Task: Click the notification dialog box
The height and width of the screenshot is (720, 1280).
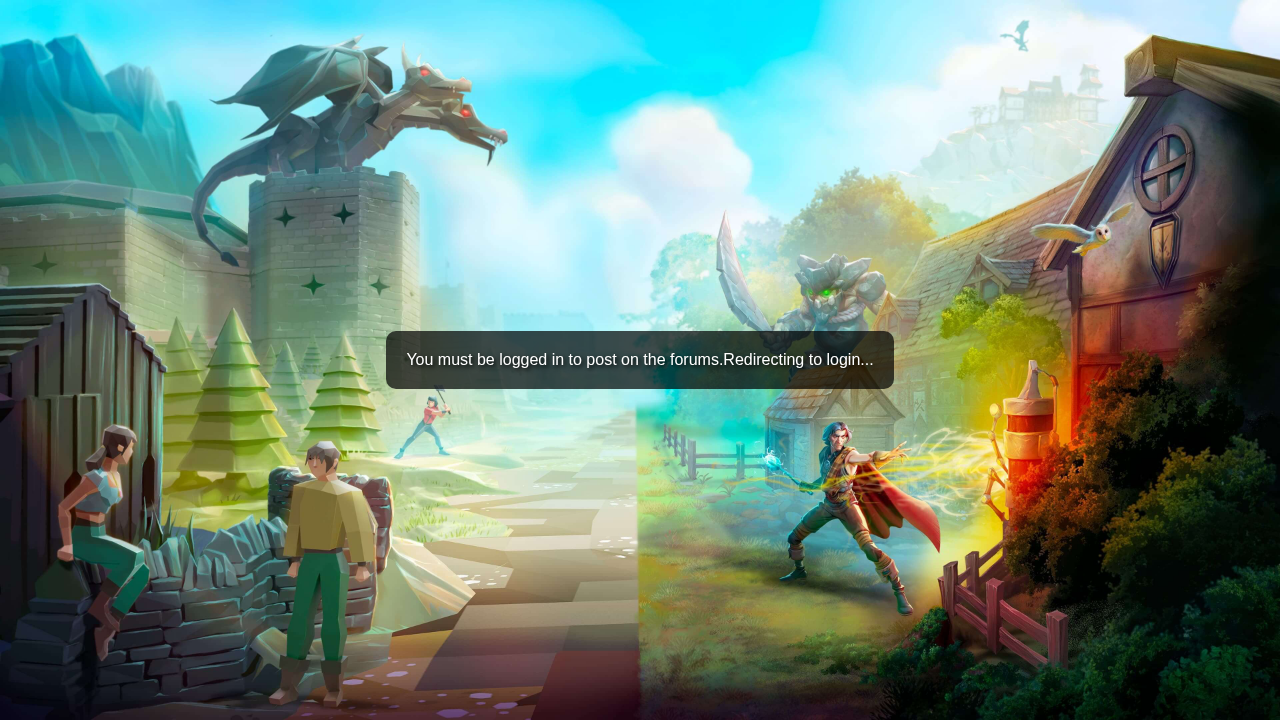Action: (x=639, y=359)
